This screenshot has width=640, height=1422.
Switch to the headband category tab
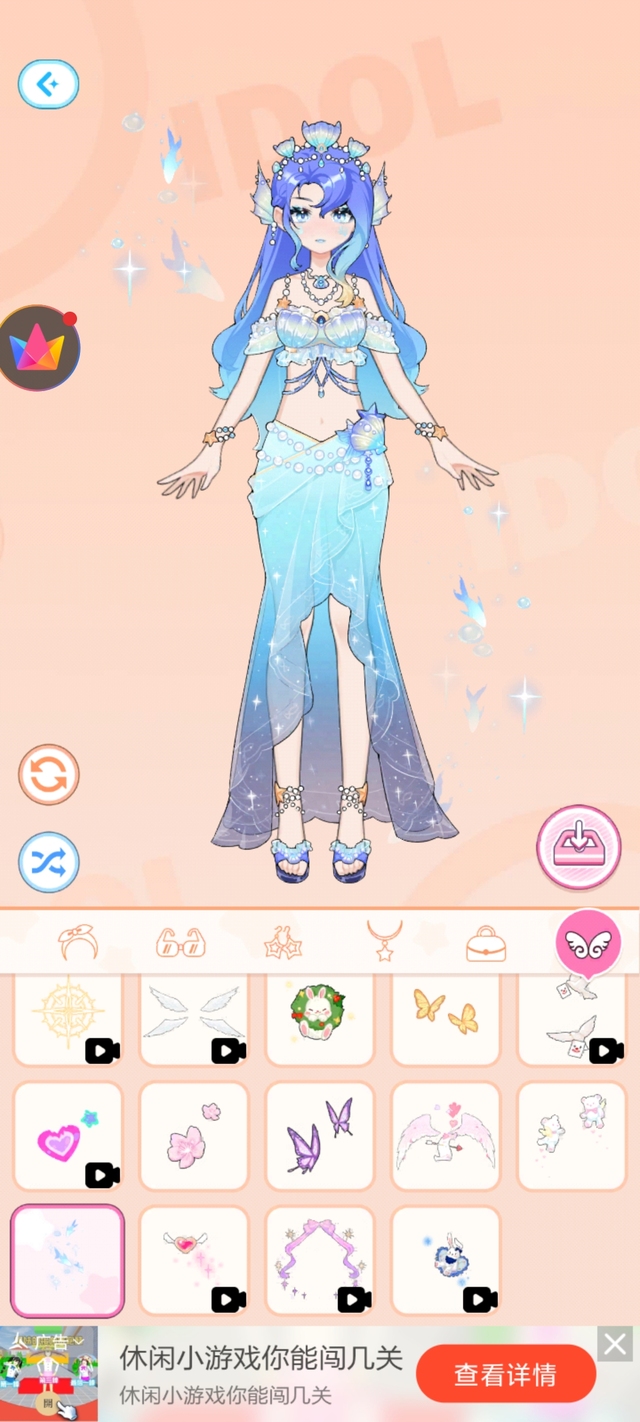point(78,942)
